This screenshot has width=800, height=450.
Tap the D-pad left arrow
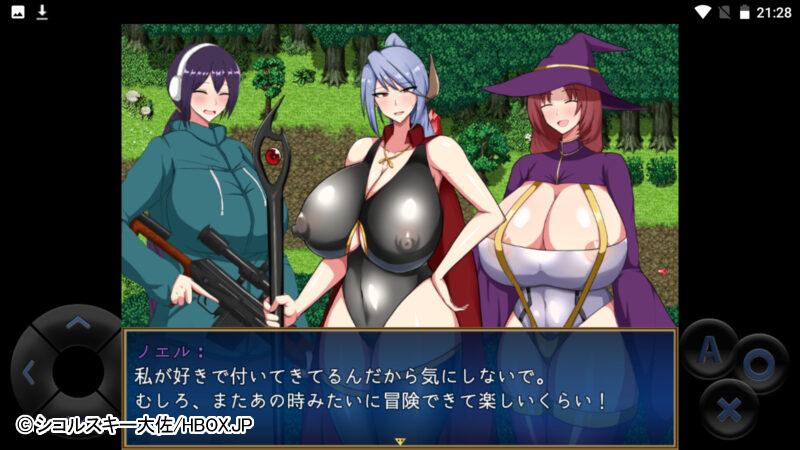click(28, 372)
